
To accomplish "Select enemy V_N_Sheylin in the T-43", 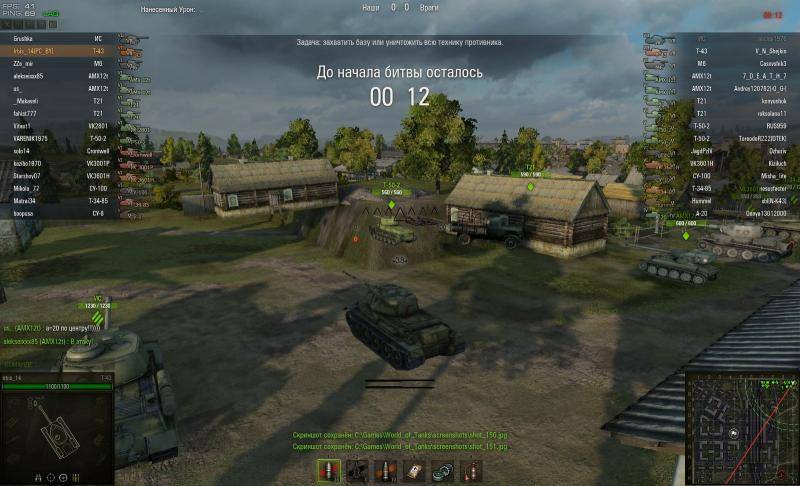I will (x=757, y=50).
